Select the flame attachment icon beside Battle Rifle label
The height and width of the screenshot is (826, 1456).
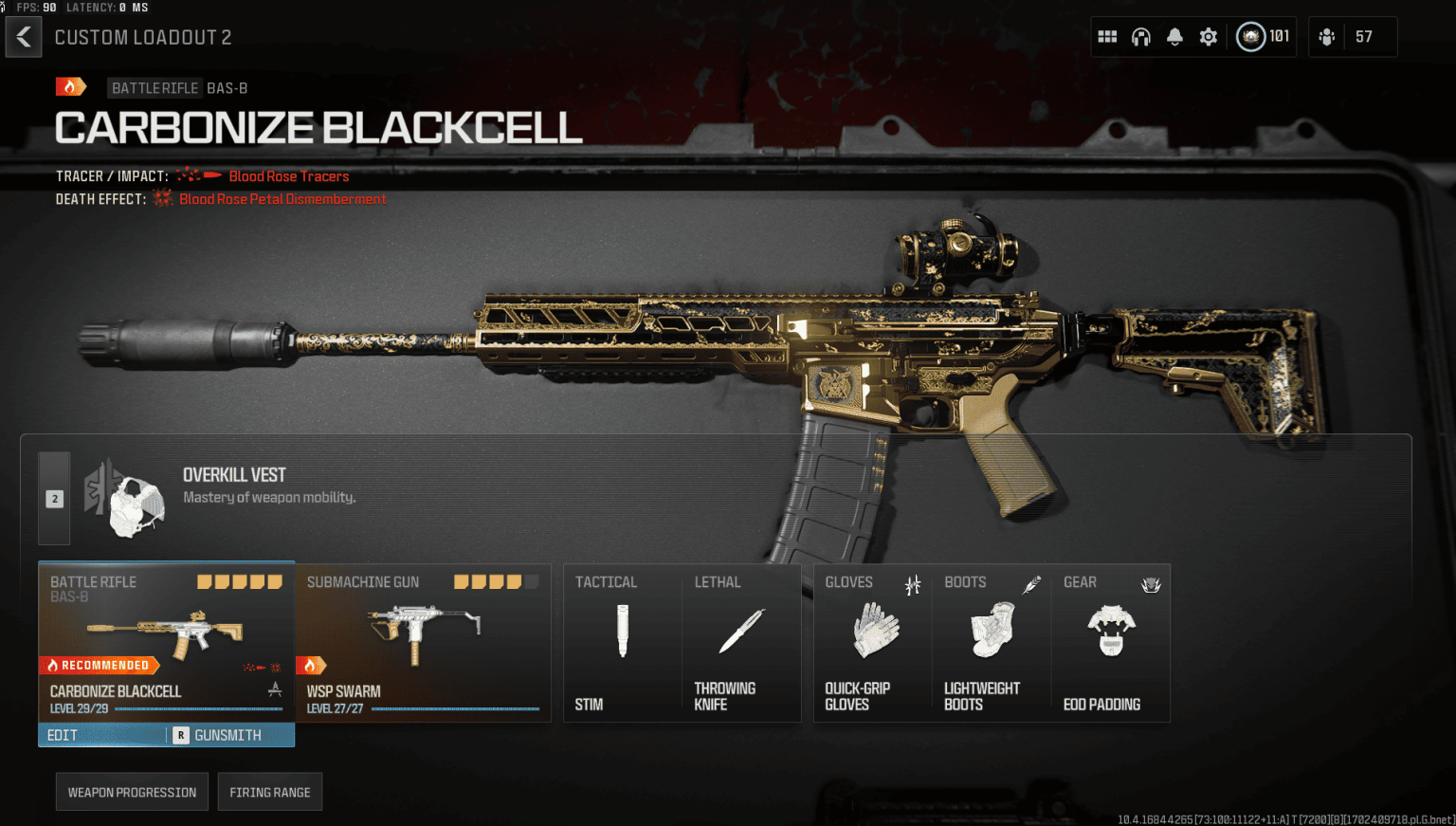click(71, 86)
